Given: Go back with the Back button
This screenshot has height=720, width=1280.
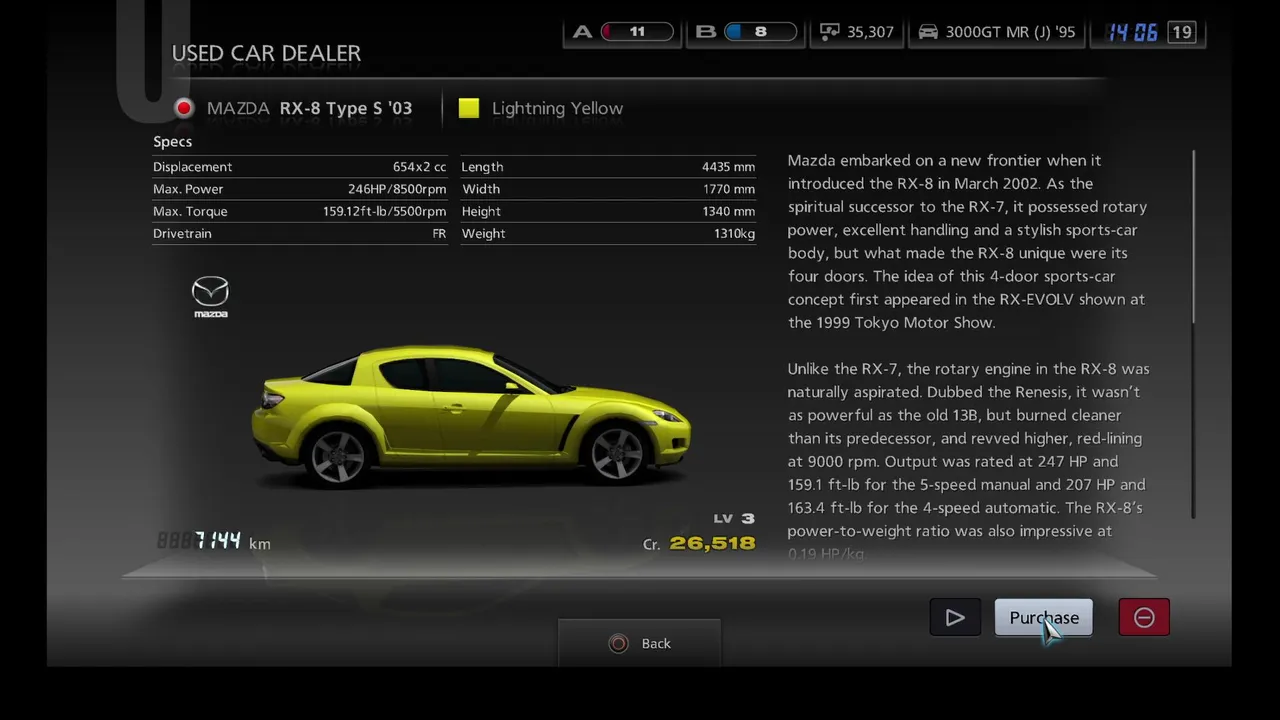Looking at the screenshot, I should pyautogui.click(x=640, y=644).
